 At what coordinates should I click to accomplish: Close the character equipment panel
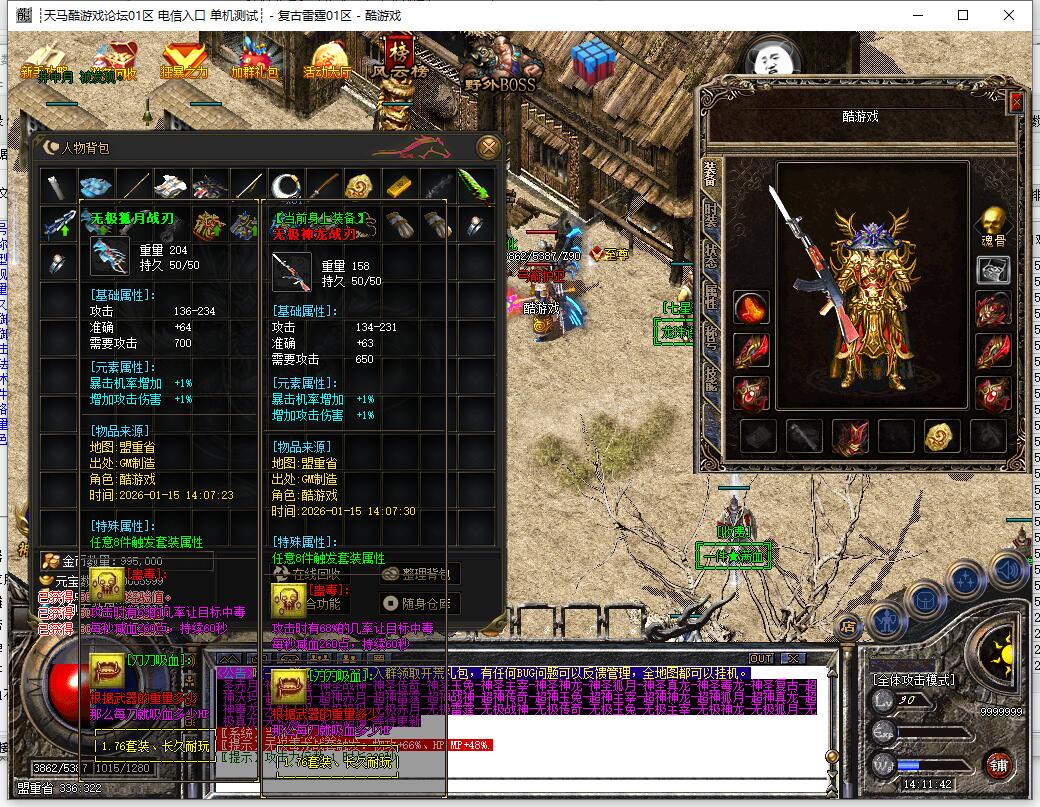1016,102
